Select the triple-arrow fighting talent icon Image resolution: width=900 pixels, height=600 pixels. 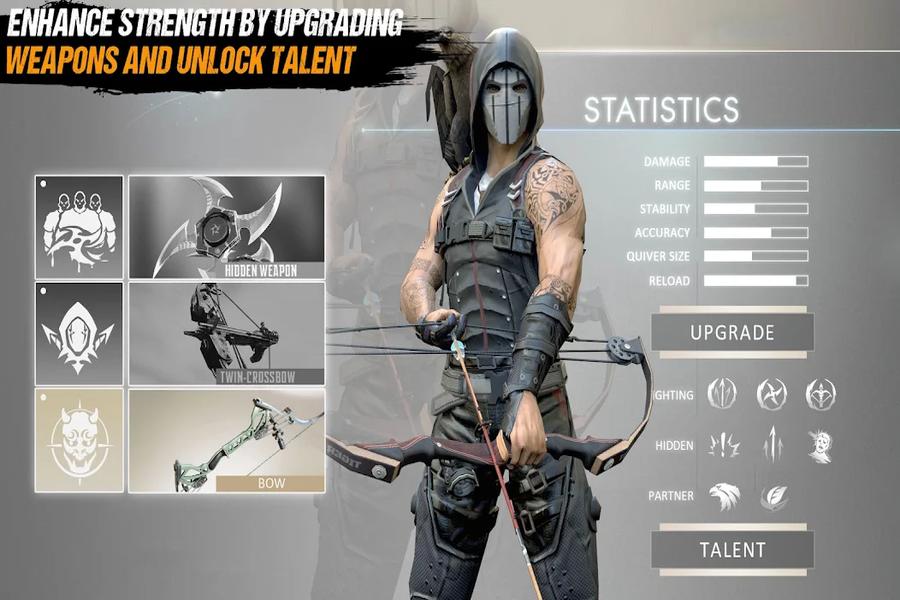point(722,393)
